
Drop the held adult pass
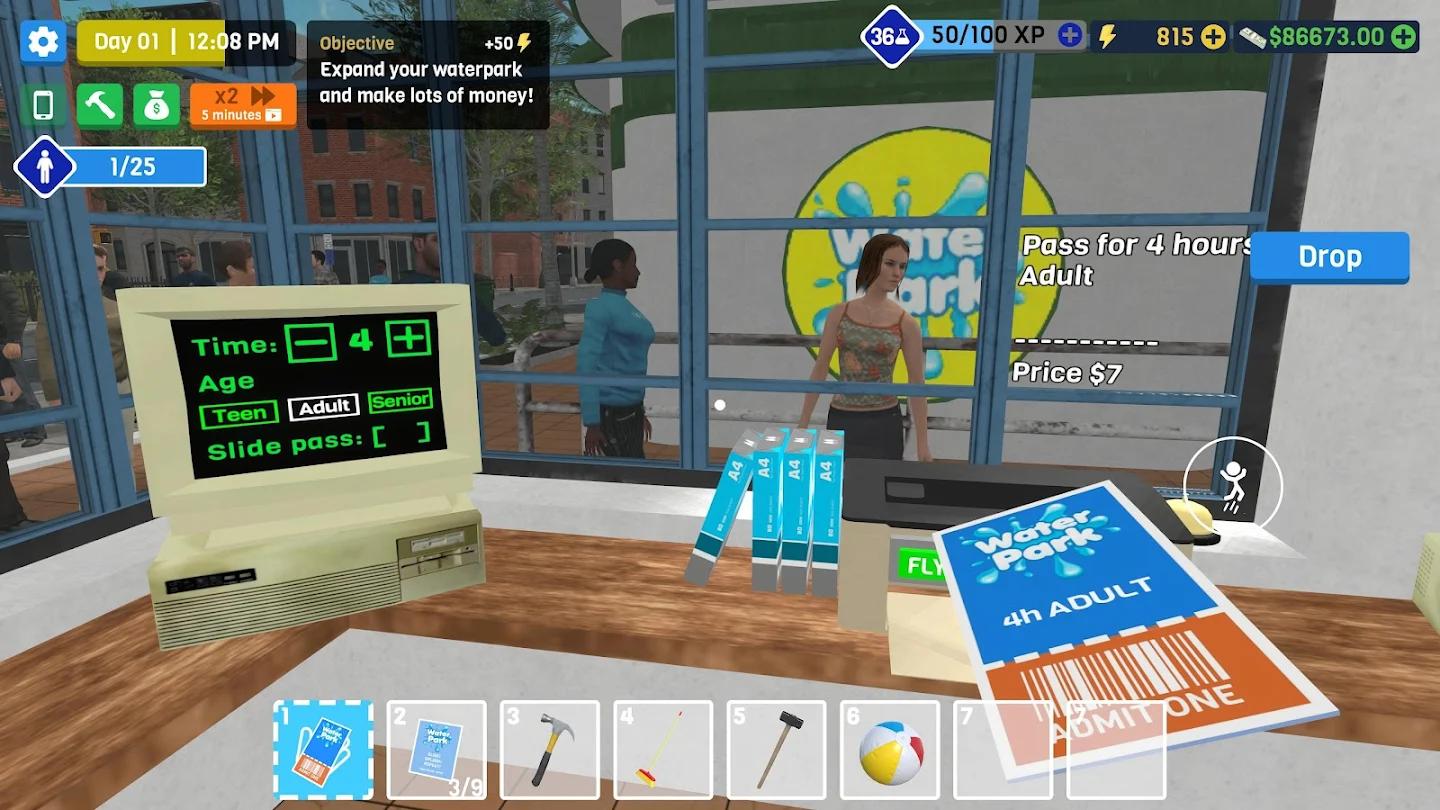pos(1329,257)
